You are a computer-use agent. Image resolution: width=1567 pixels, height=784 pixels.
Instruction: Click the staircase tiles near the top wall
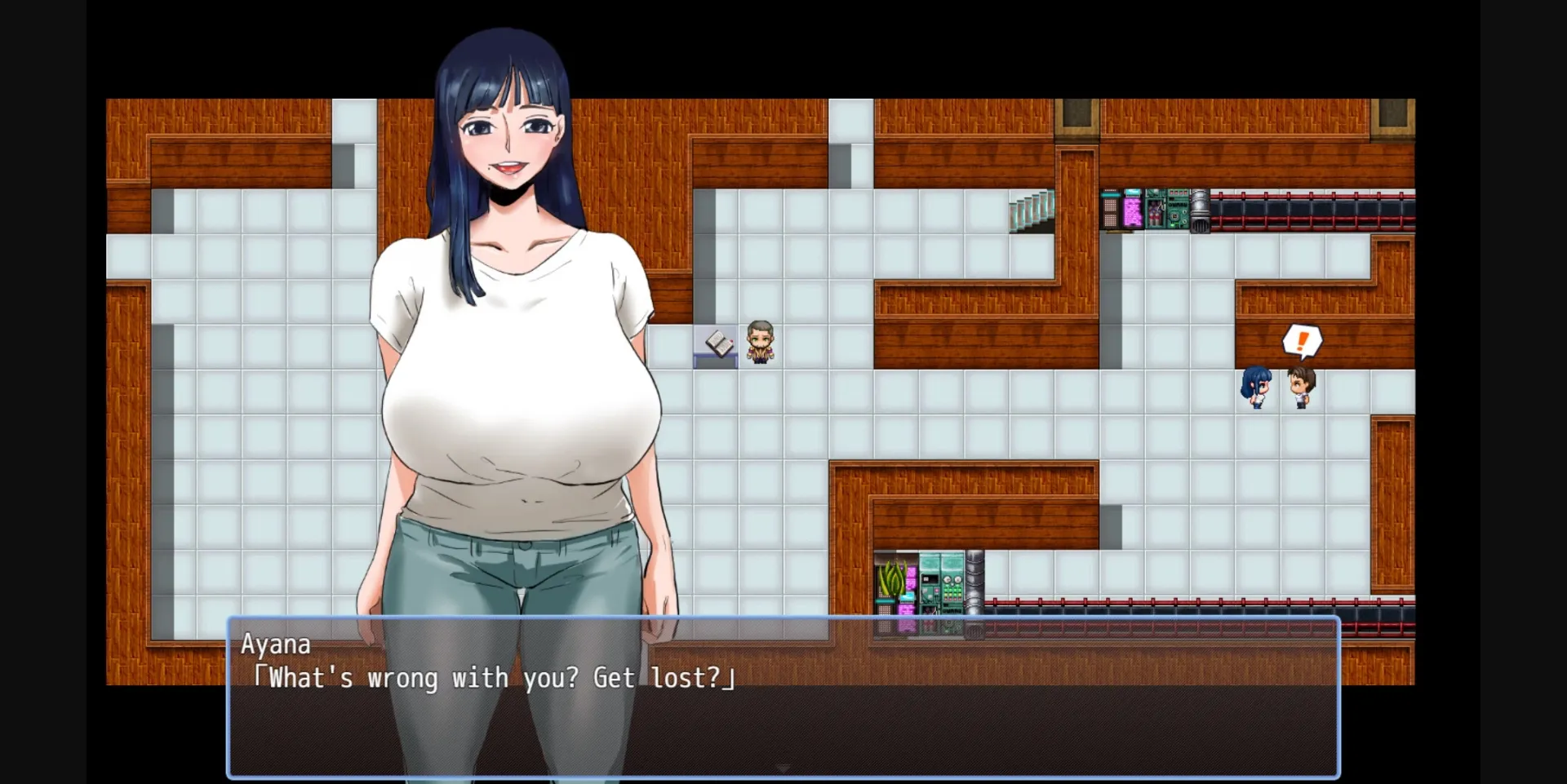click(1030, 210)
